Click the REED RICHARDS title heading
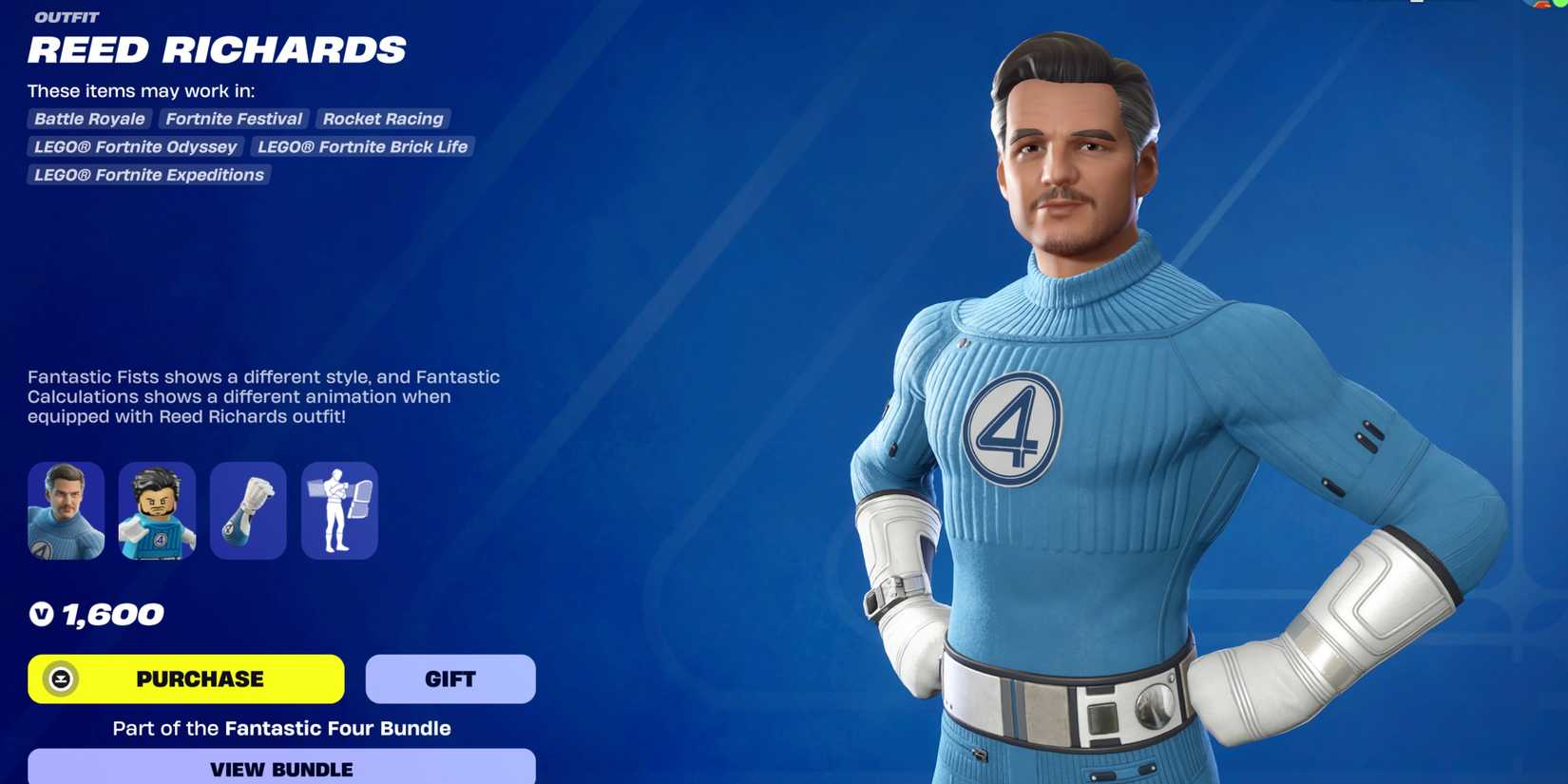The image size is (1568, 784). click(217, 49)
